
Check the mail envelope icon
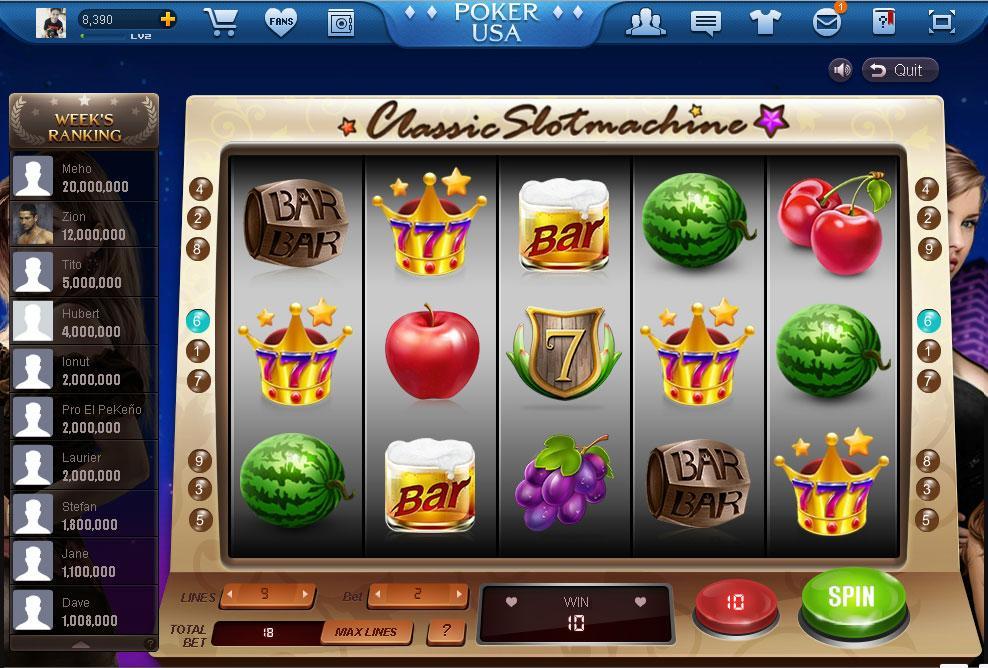pos(826,21)
